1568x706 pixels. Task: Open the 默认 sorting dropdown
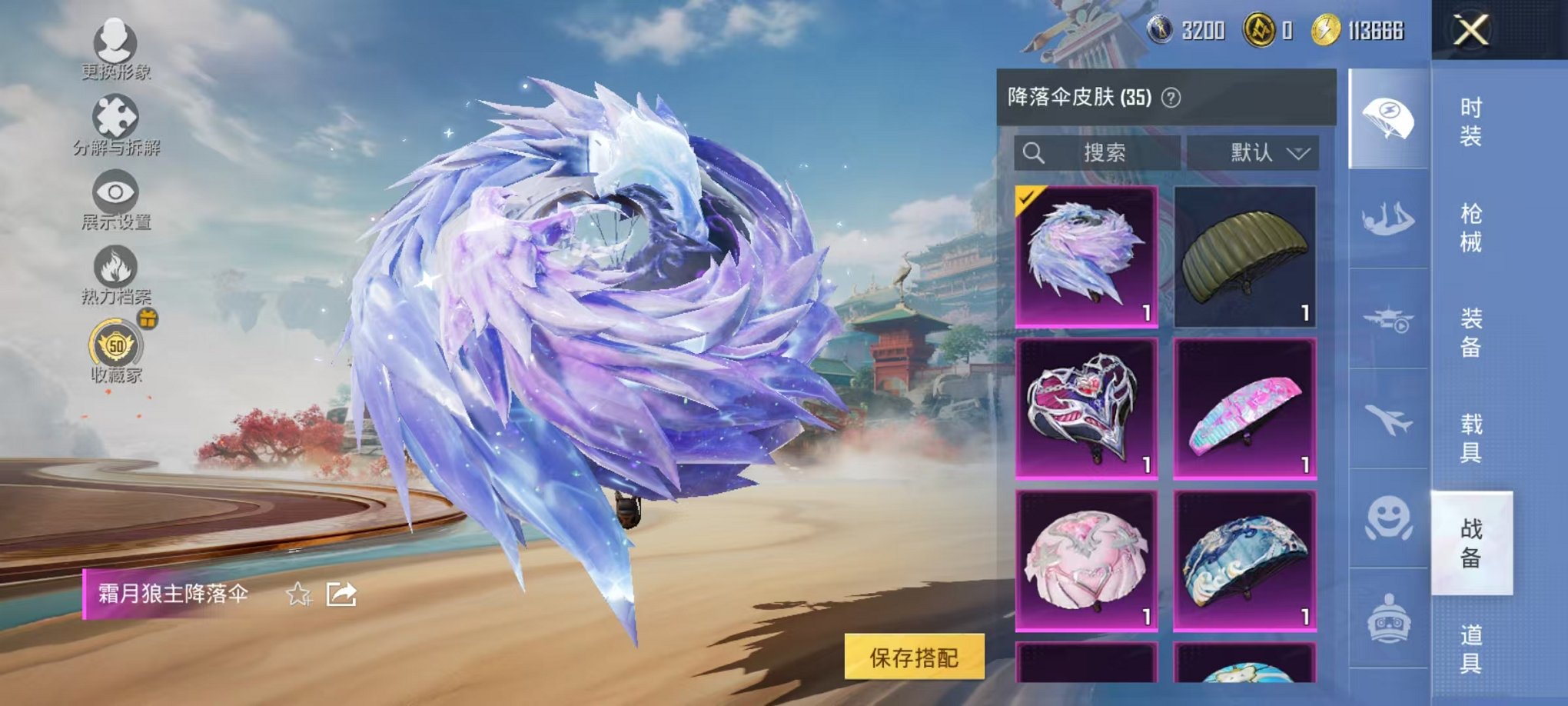(1253, 152)
